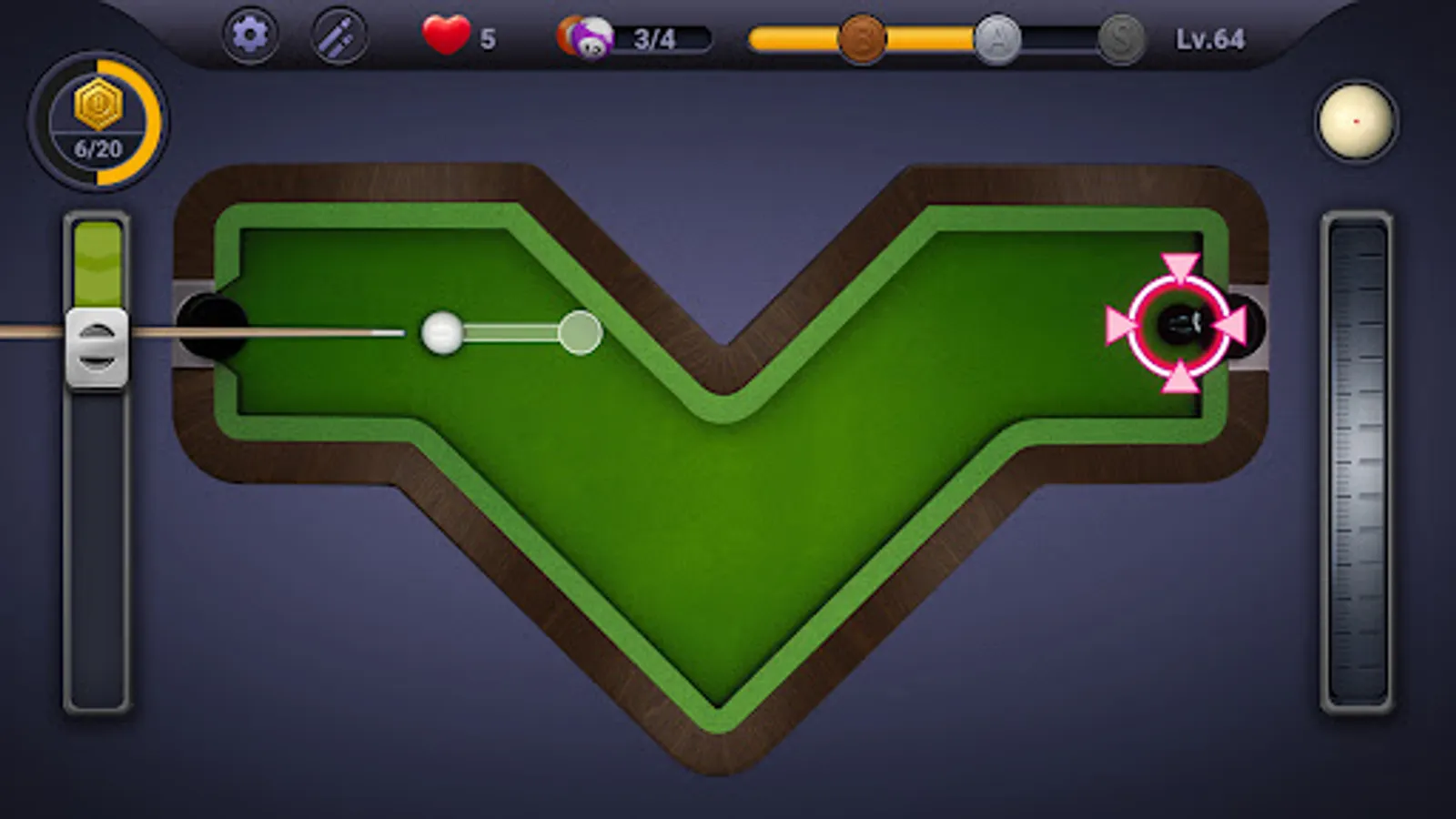This screenshot has height=819, width=1456.
Task: Select the bronze B rank medal
Action: click(x=863, y=38)
